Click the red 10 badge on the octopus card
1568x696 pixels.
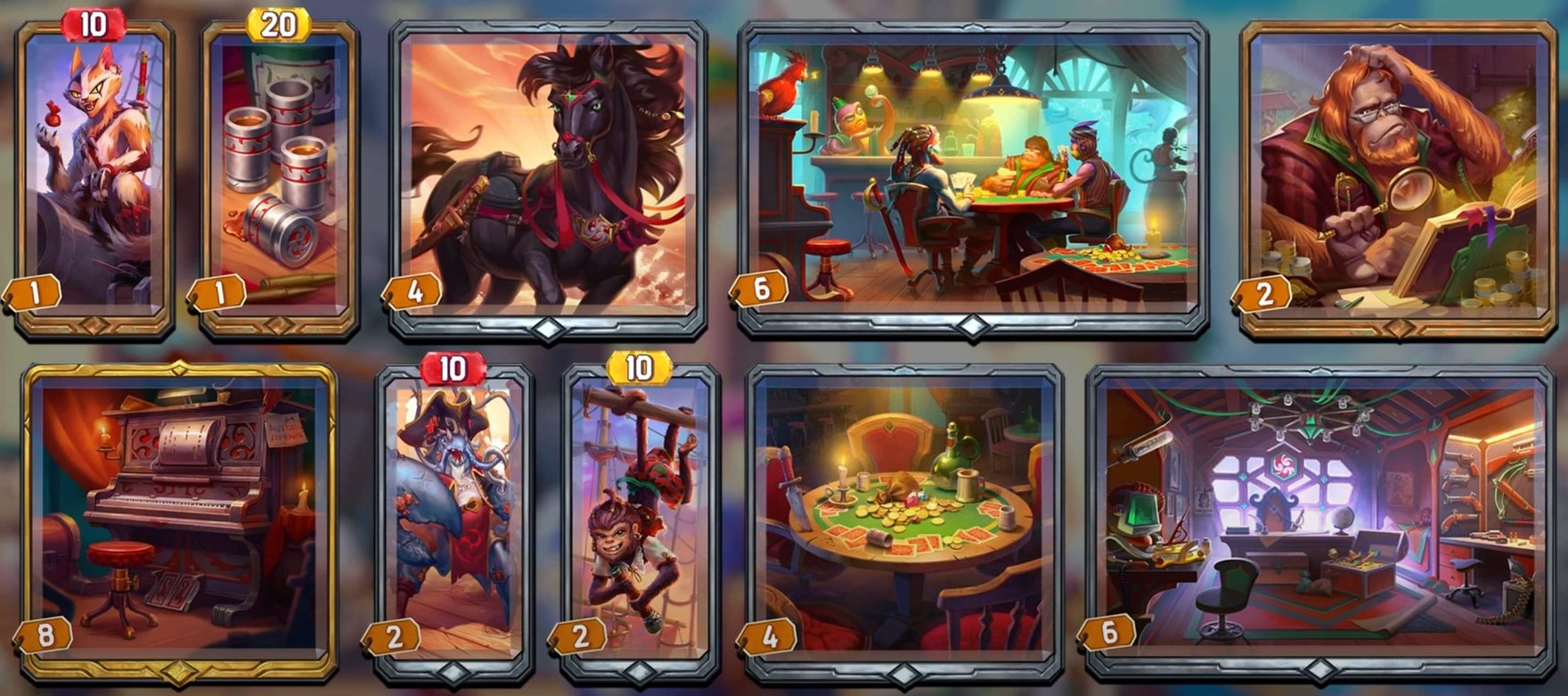pos(453,365)
